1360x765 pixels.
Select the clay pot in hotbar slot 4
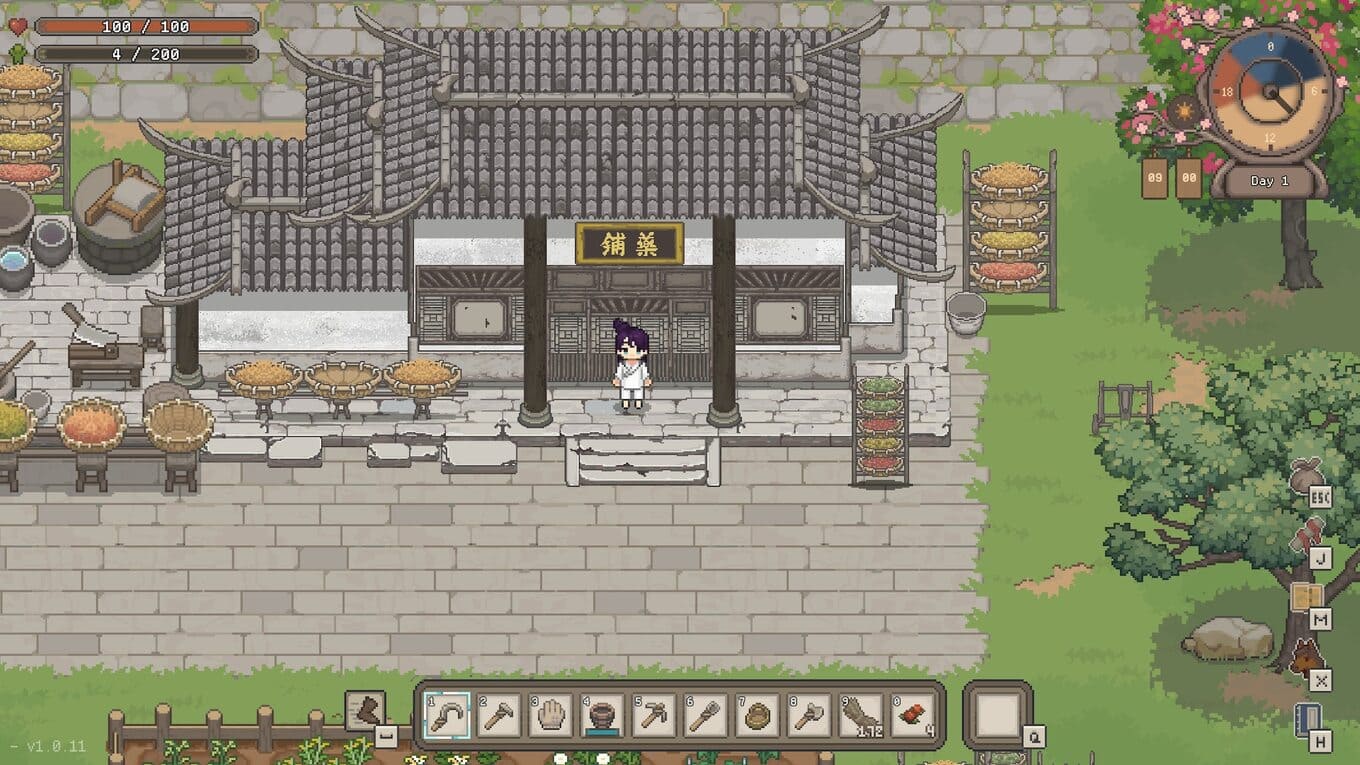(602, 715)
